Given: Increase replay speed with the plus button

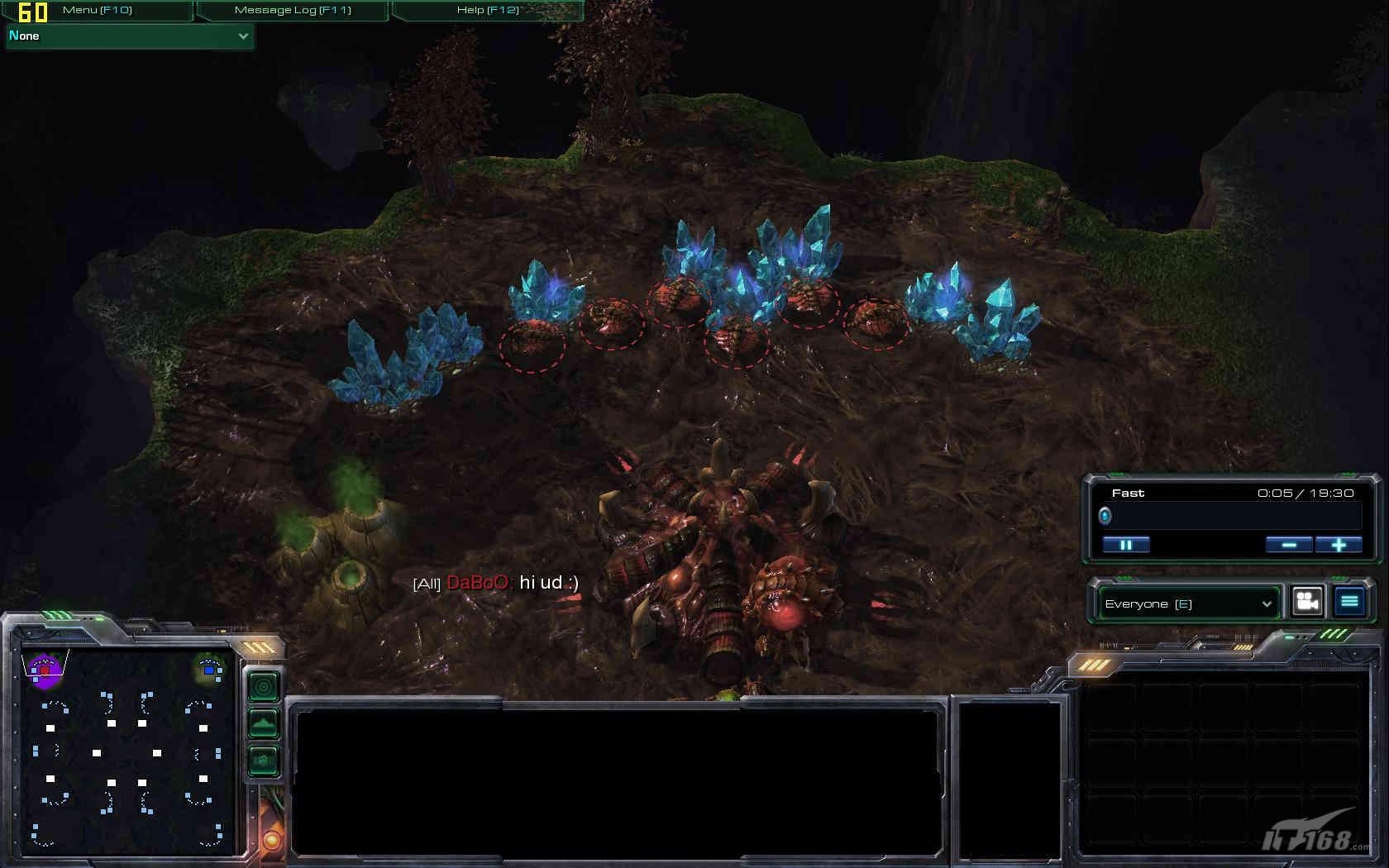Looking at the screenshot, I should [1339, 545].
